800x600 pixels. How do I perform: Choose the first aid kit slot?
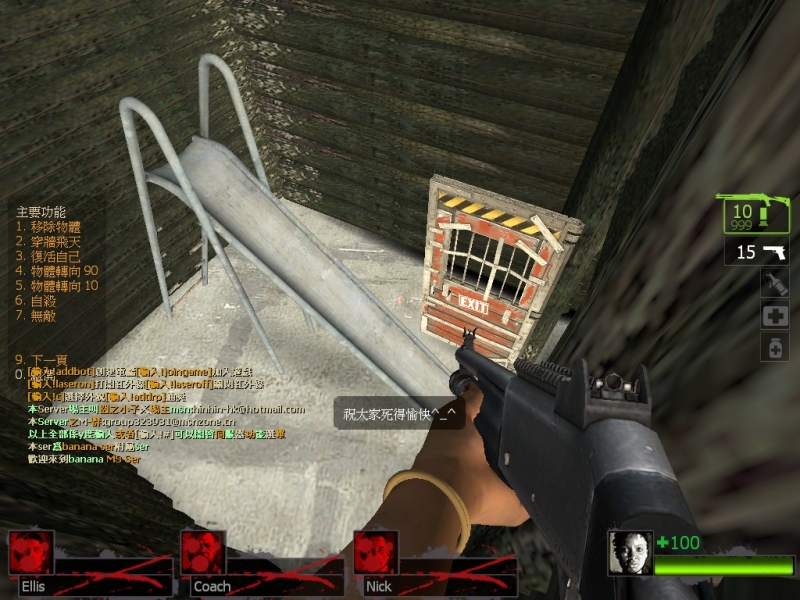pyautogui.click(x=775, y=316)
